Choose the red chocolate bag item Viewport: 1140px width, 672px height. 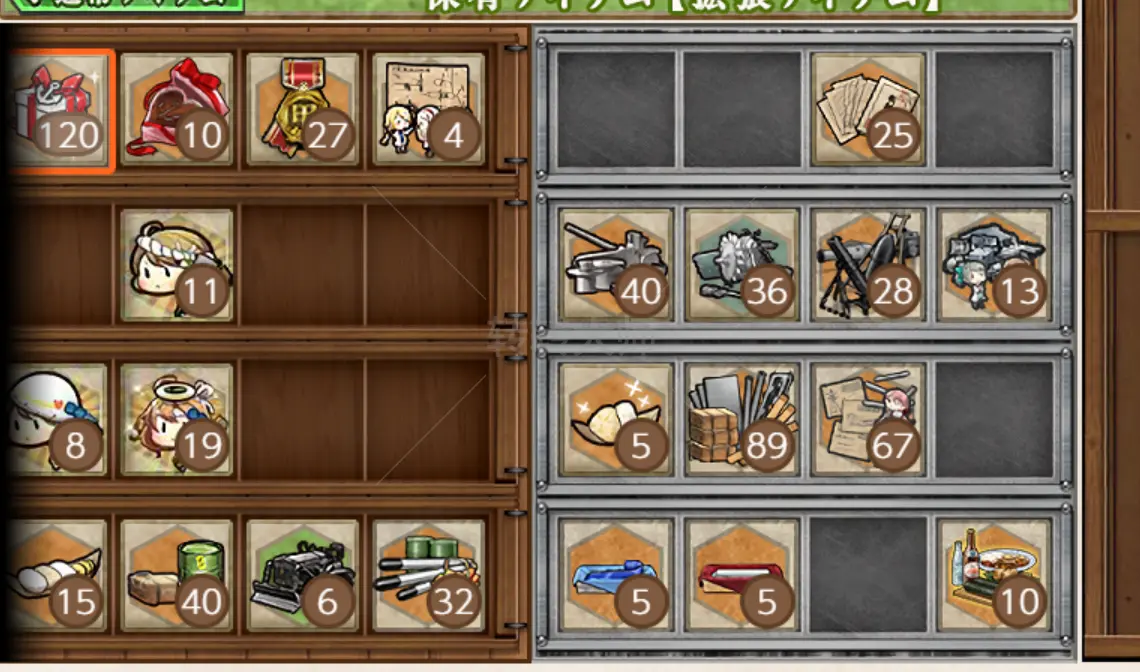click(177, 108)
